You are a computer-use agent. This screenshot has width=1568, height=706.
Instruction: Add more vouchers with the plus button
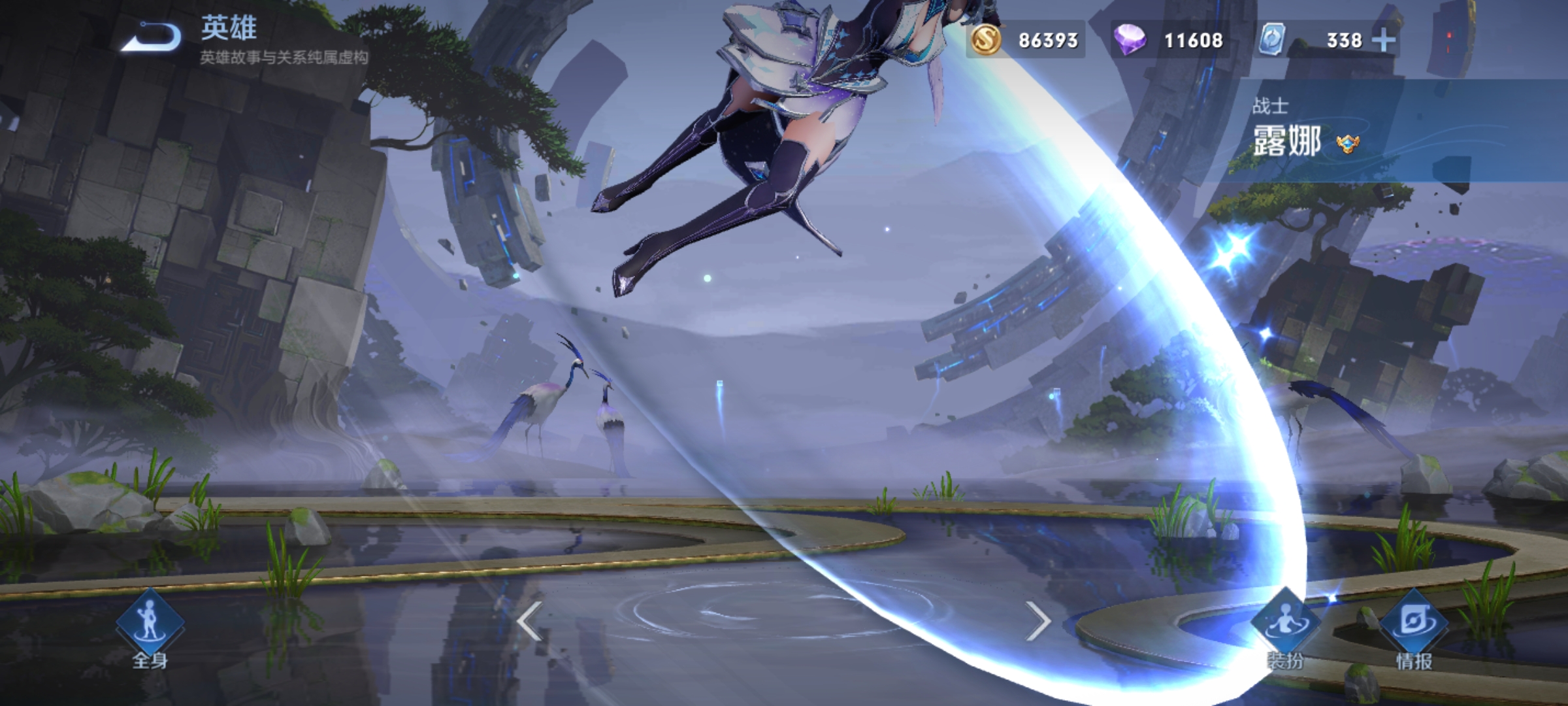(1384, 41)
